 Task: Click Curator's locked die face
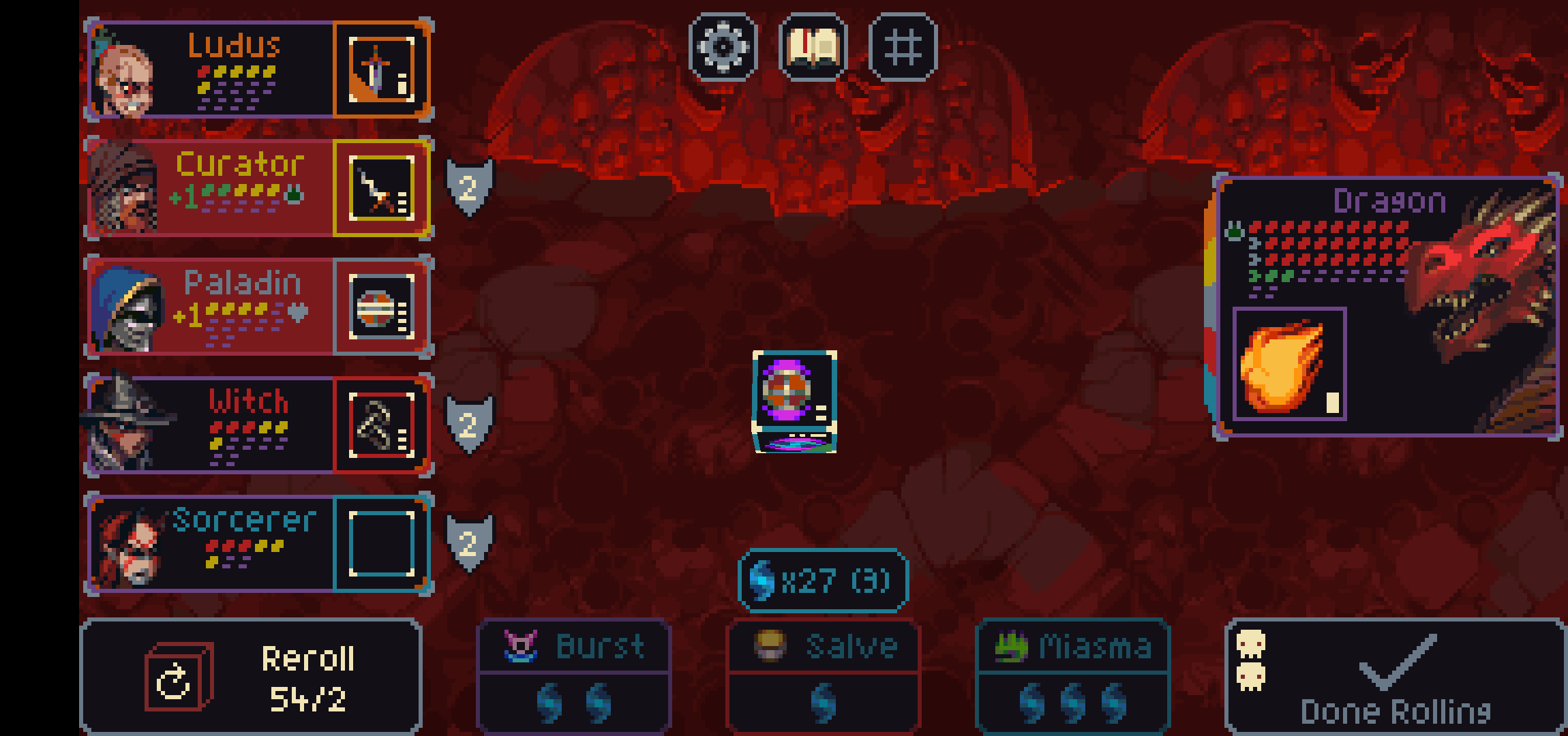pos(382,188)
